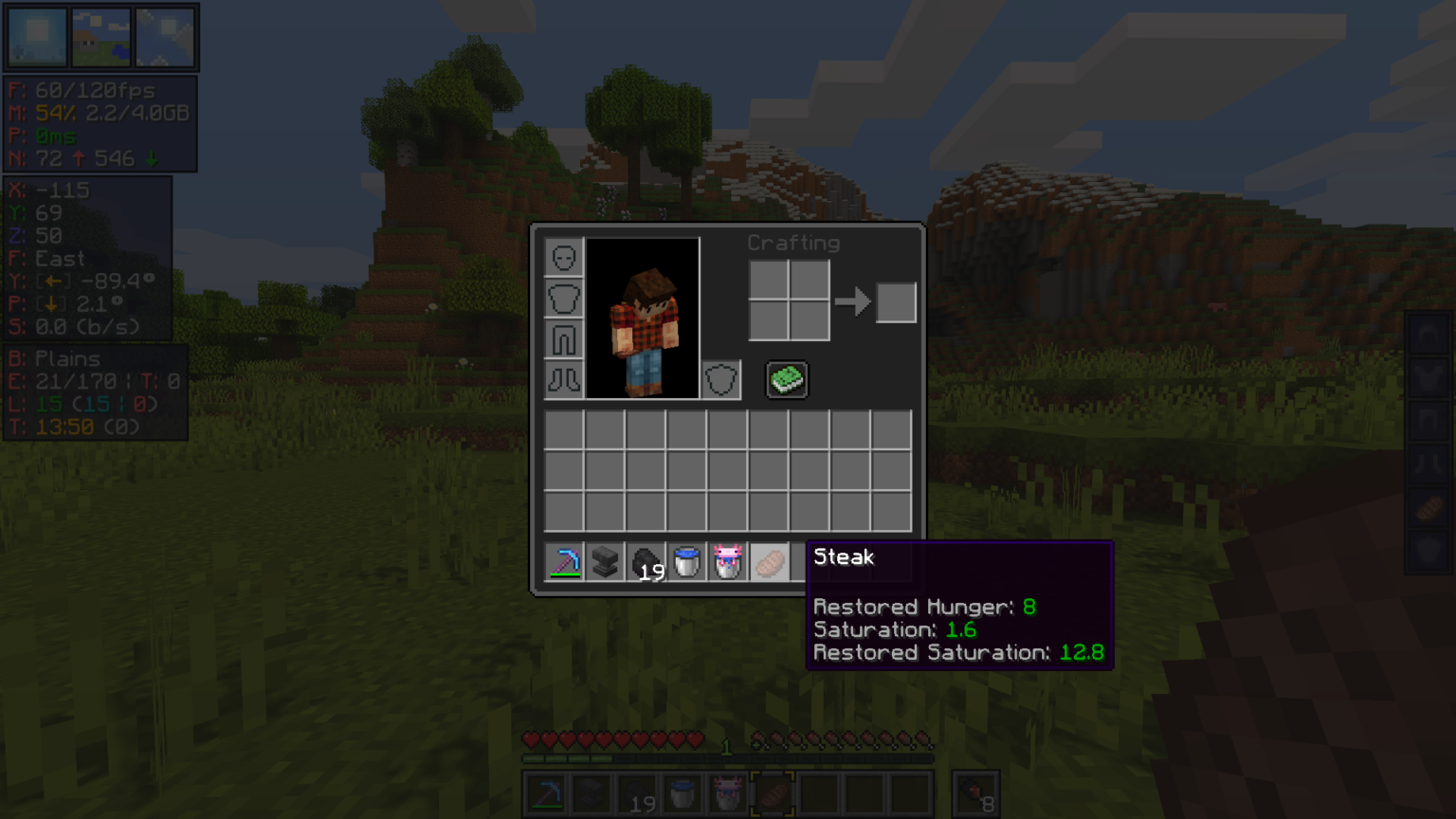Click the empty boots armor slot
This screenshot has width=1456, height=819.
(564, 380)
